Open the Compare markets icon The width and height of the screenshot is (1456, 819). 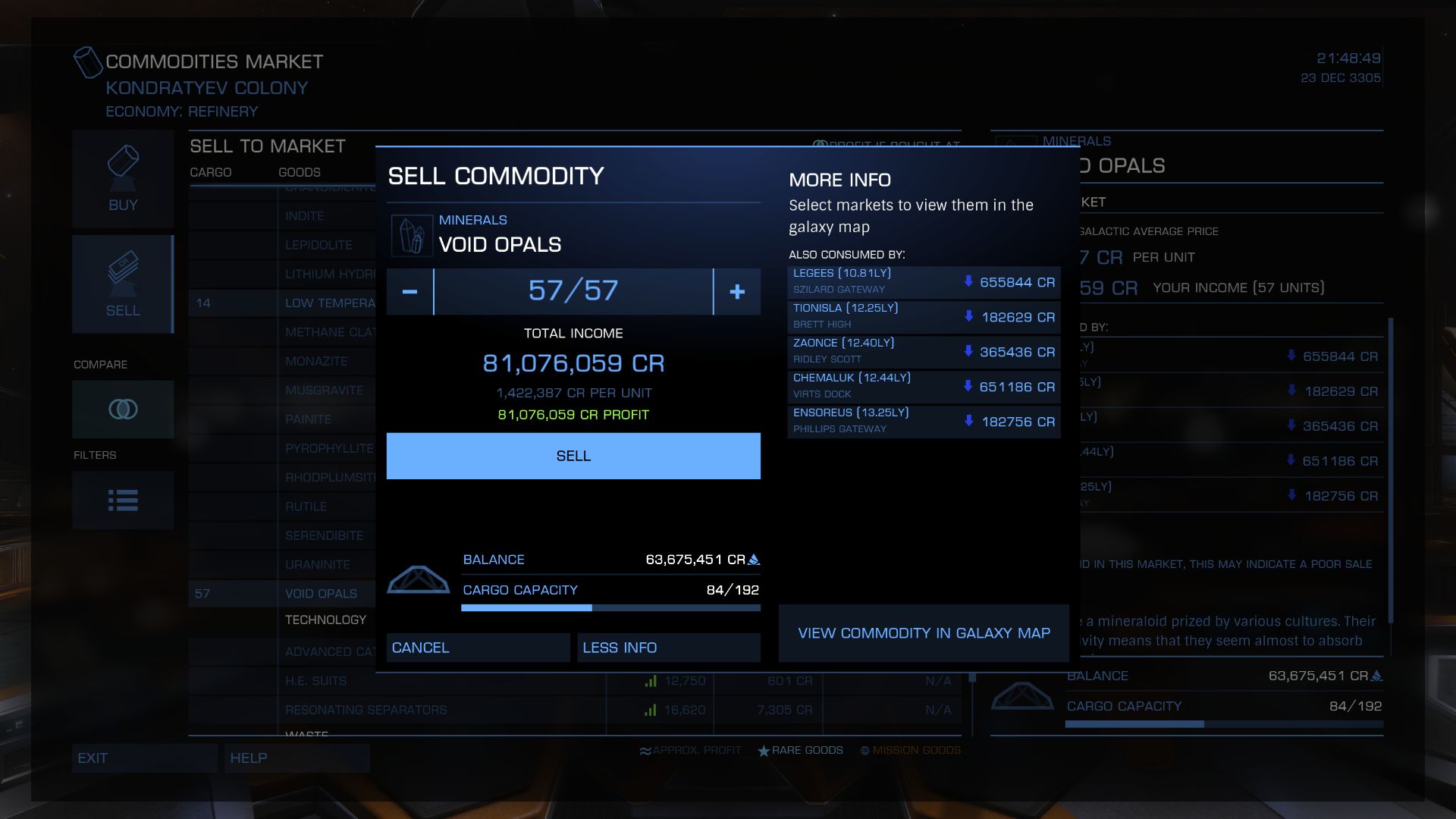[x=123, y=409]
